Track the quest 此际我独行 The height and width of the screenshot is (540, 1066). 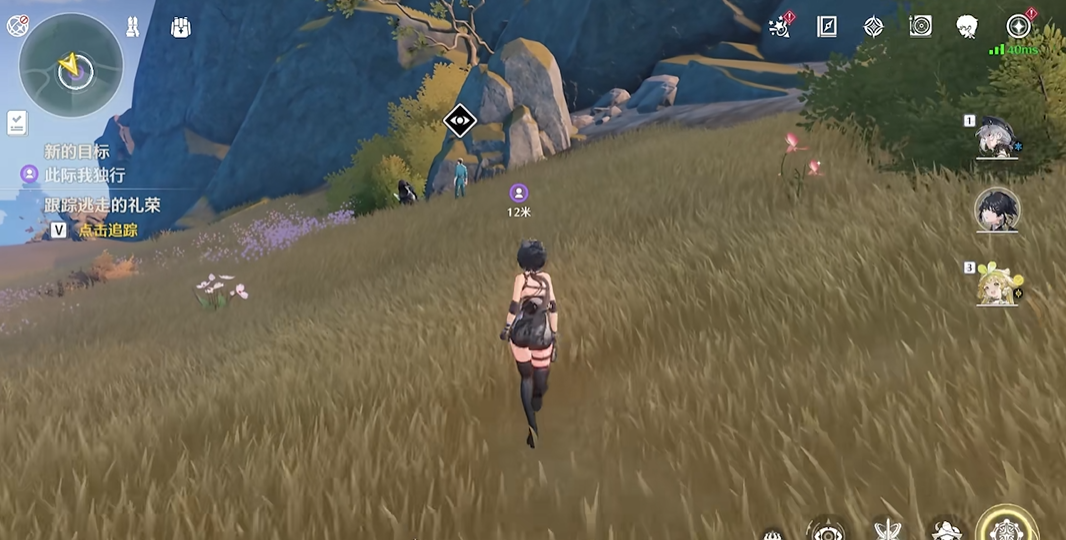(x=84, y=175)
